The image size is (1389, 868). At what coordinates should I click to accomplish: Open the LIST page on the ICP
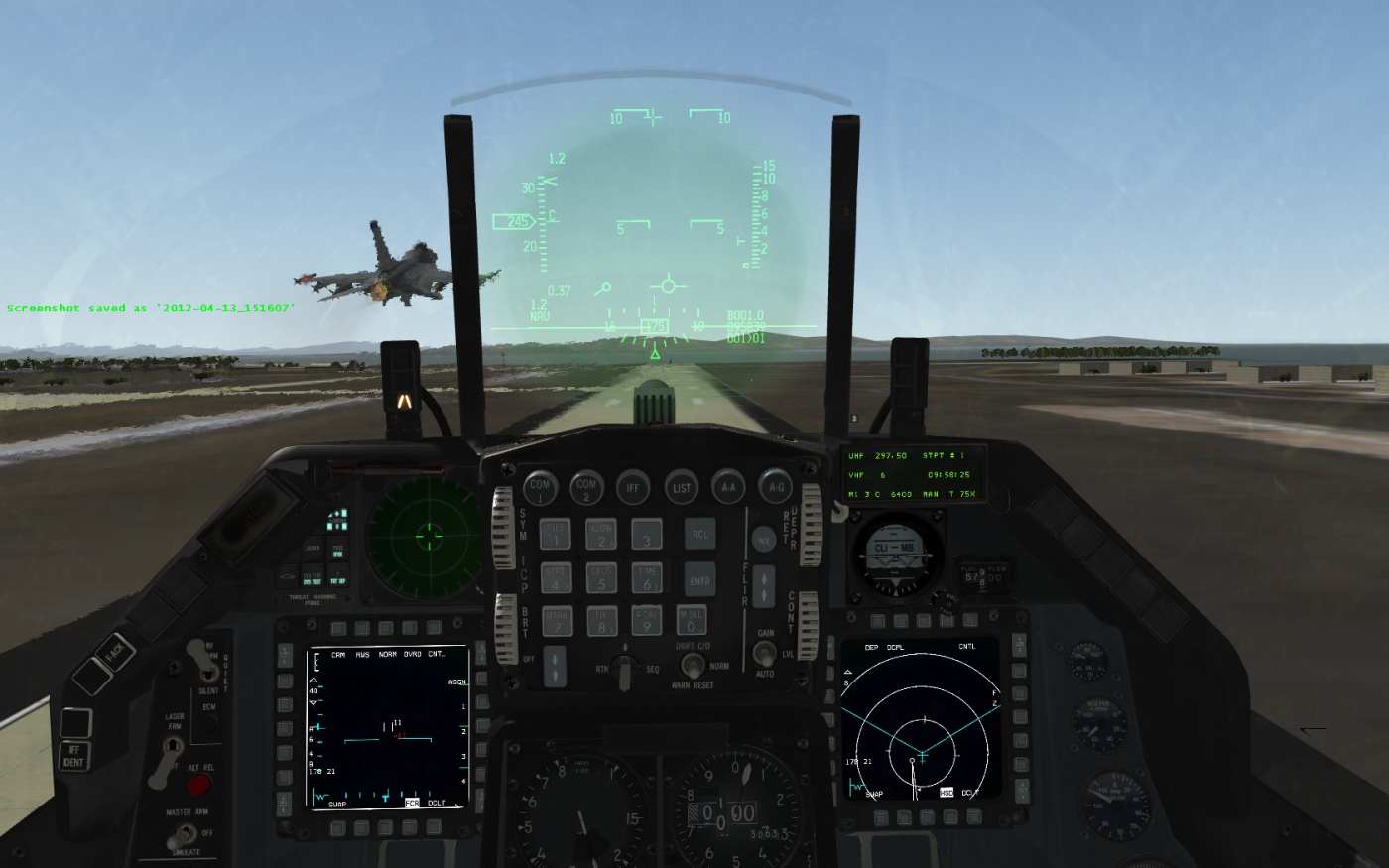682,487
